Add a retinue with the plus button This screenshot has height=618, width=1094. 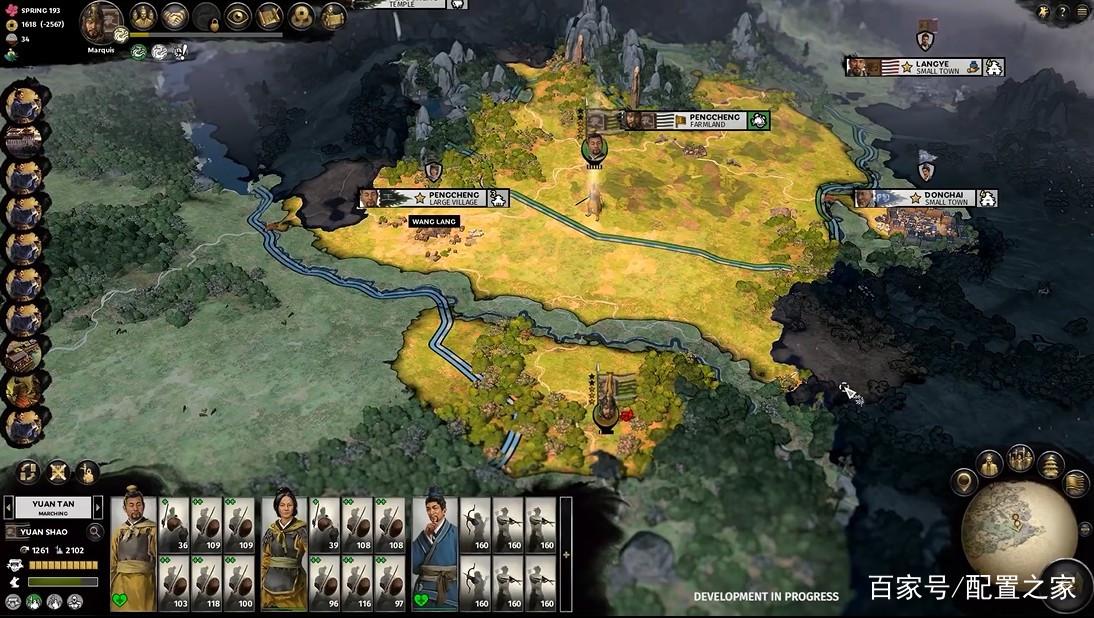click(566, 554)
